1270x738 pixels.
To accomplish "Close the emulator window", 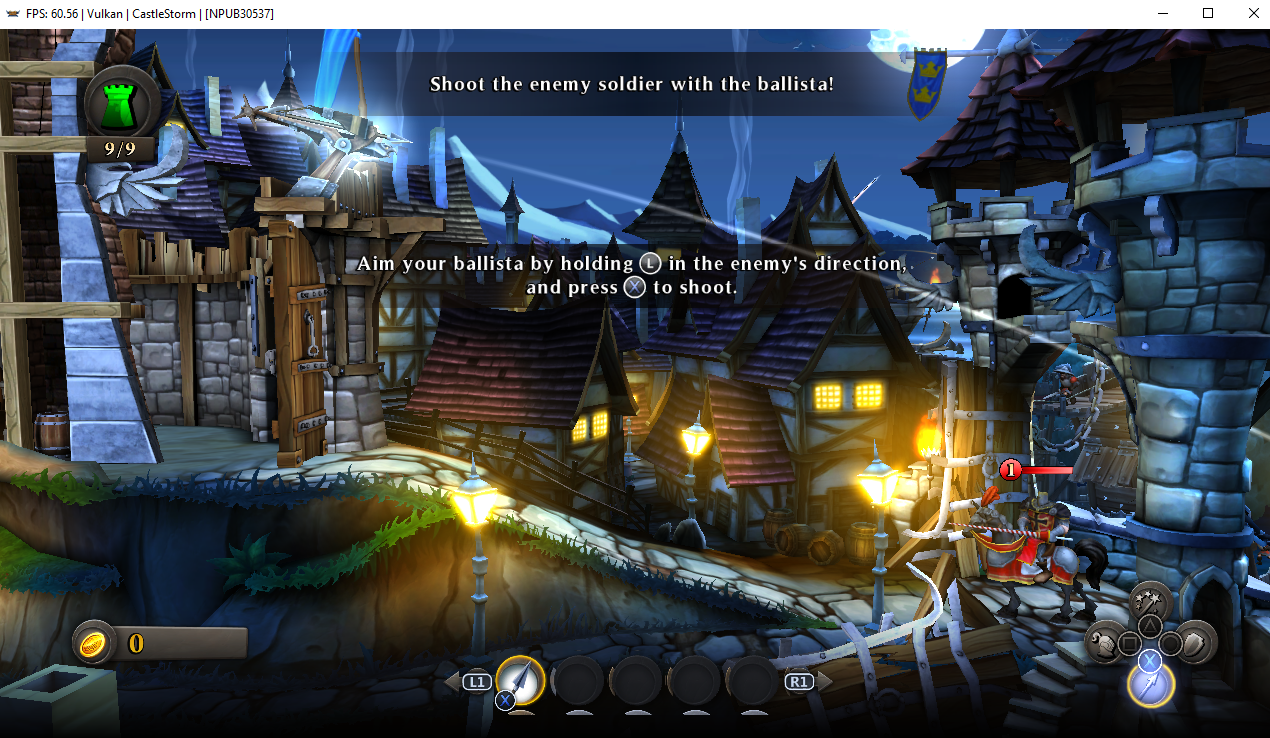I will coord(1253,14).
